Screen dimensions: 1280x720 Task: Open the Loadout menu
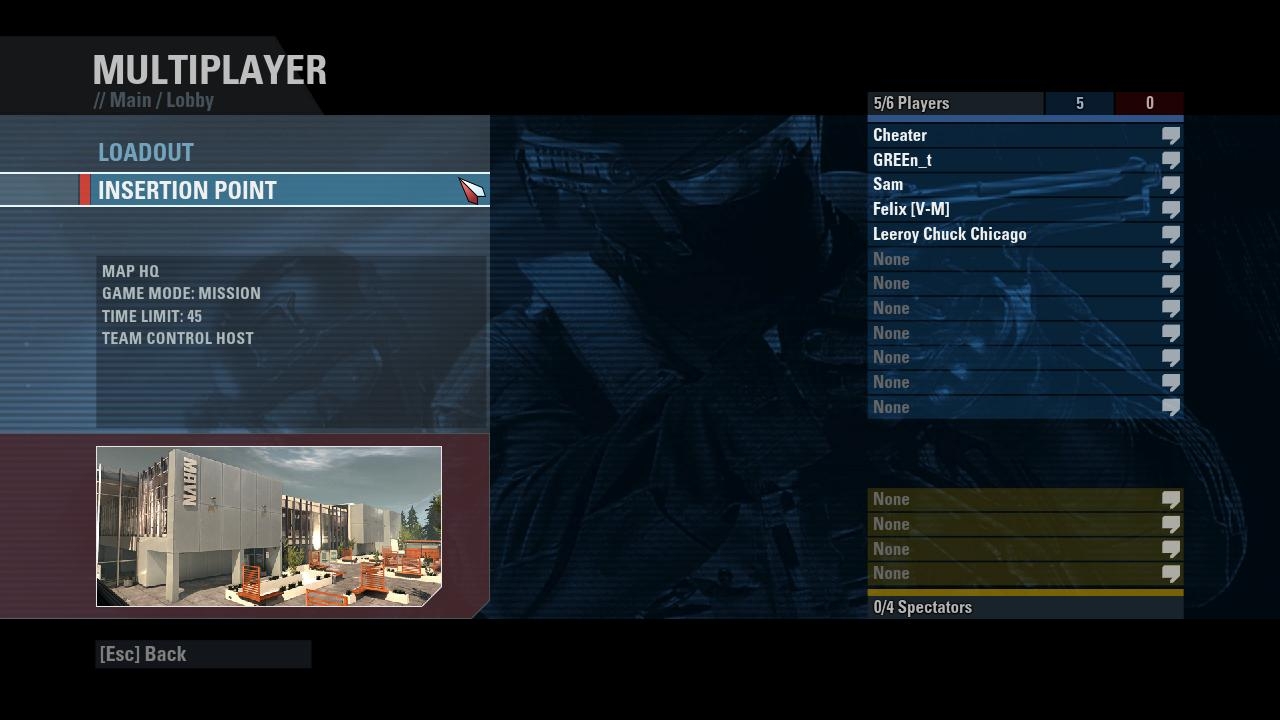tap(146, 153)
